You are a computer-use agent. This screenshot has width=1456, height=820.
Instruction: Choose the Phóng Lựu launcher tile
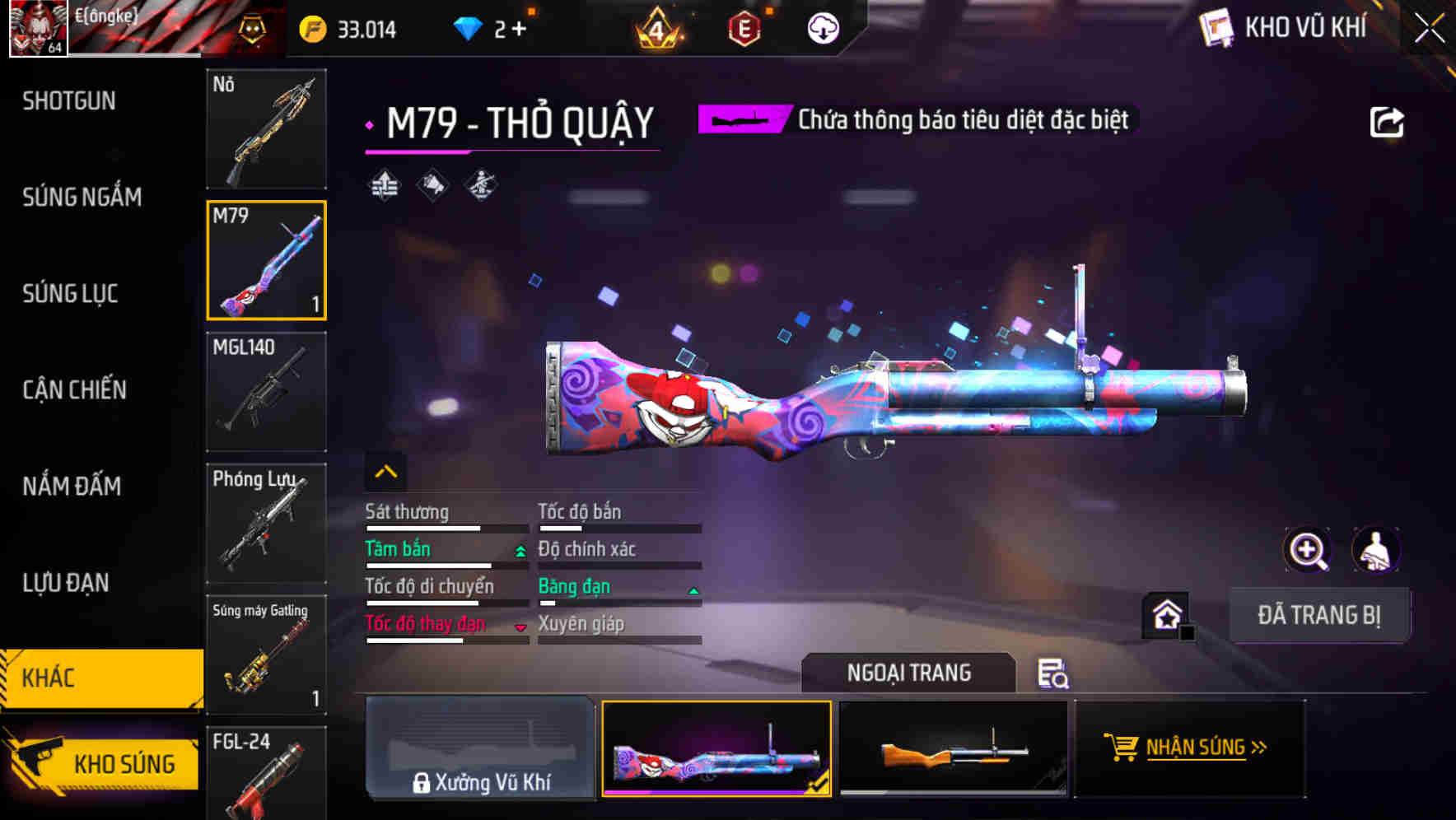pos(266,524)
